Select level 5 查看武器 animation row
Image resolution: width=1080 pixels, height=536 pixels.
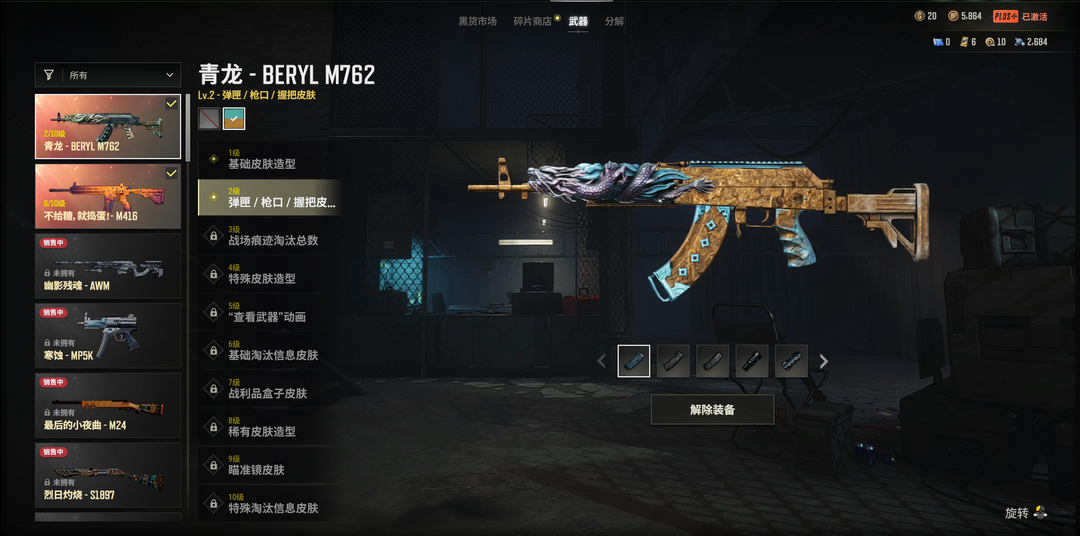pos(268,313)
